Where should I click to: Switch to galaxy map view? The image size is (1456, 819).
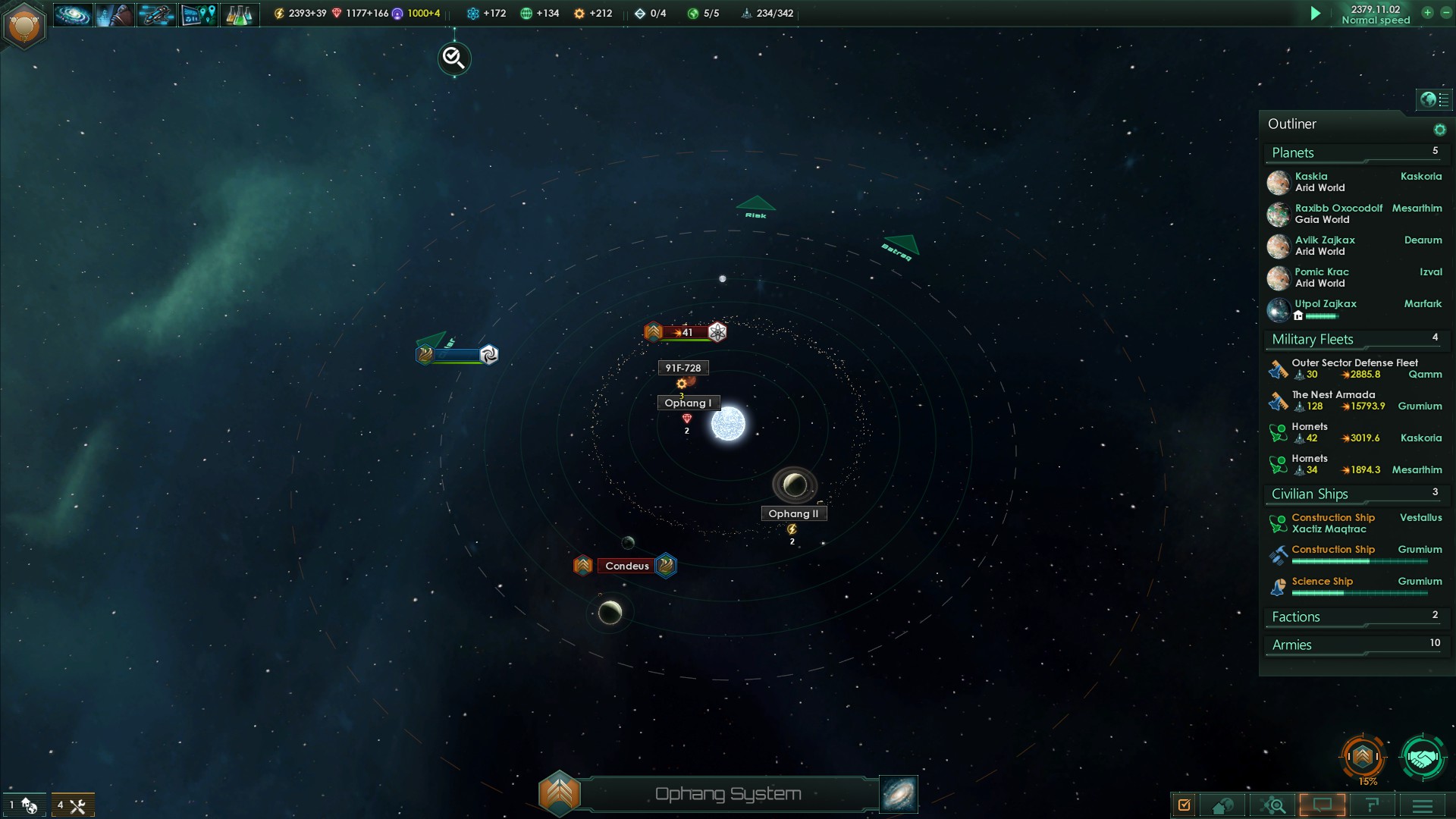point(899,794)
